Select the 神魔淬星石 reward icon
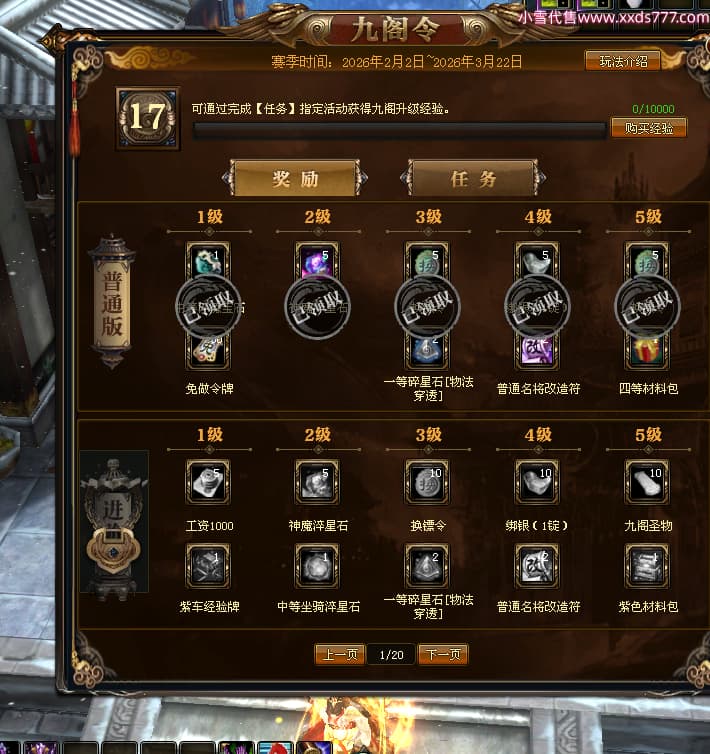Screen dimensions: 710x754 pyautogui.click(x=318, y=482)
